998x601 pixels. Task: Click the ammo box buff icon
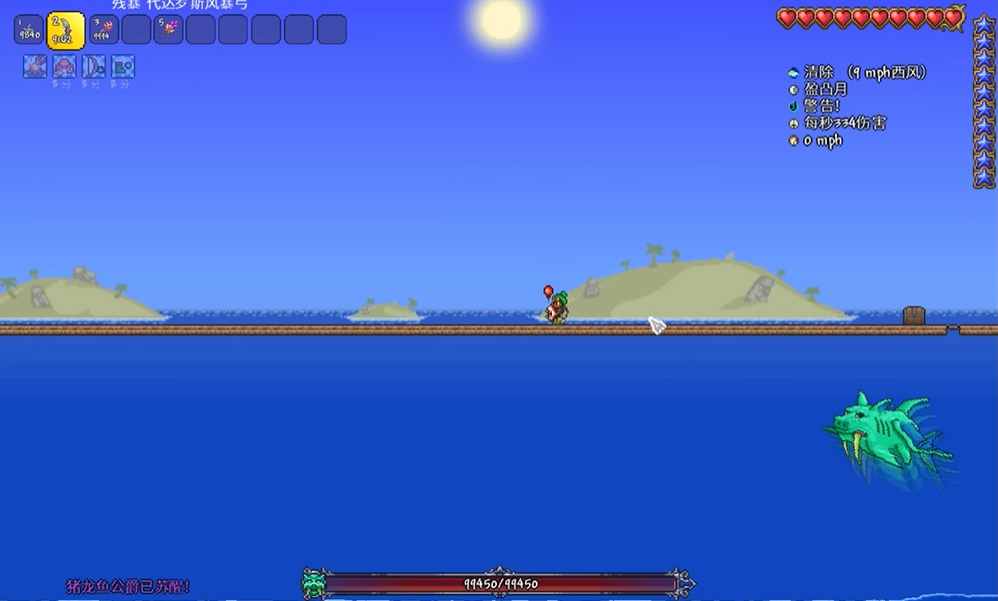click(122, 67)
